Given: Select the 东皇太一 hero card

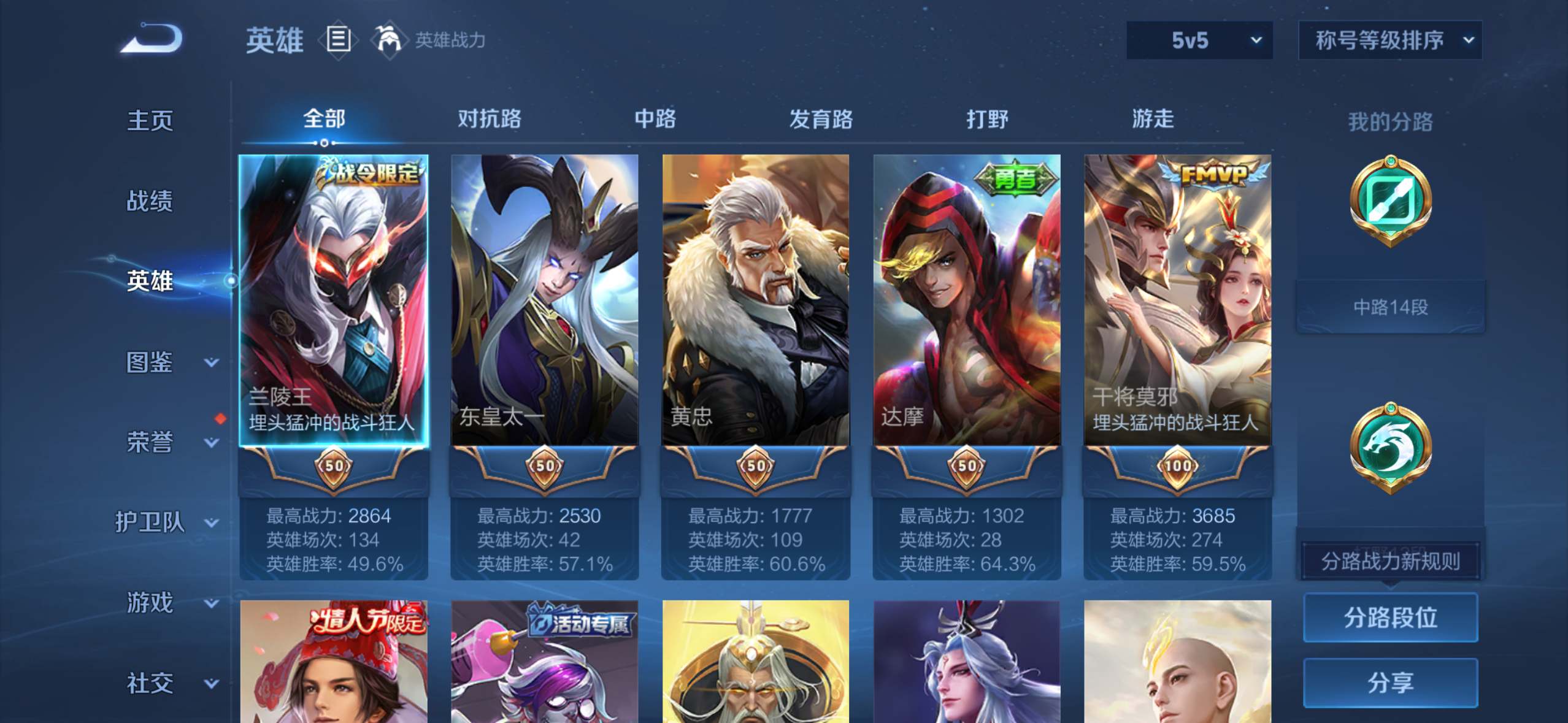Looking at the screenshot, I should pyautogui.click(x=545, y=300).
